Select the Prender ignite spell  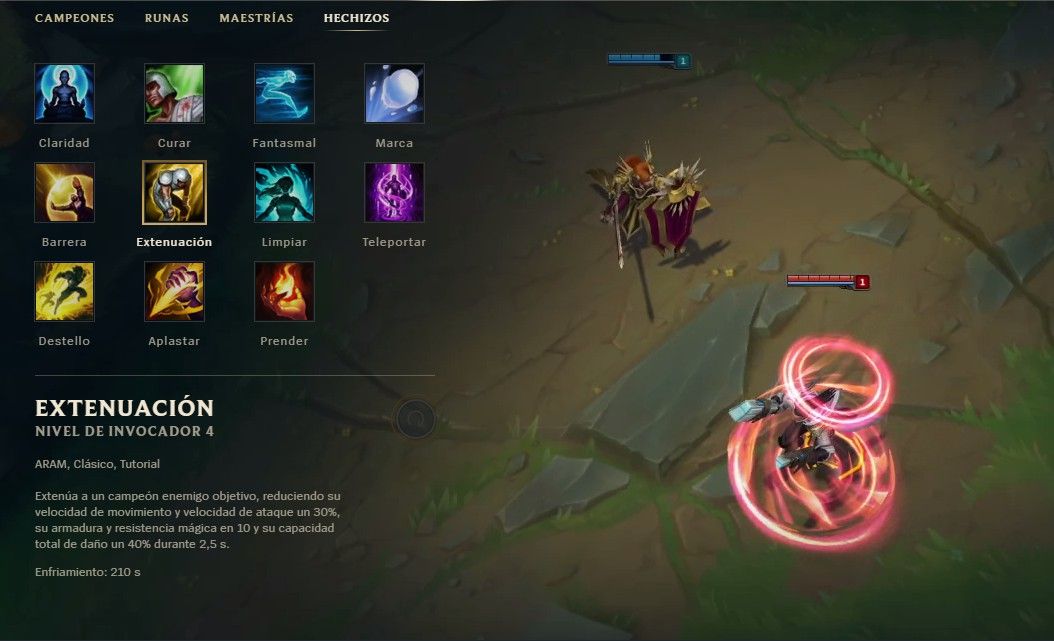click(x=284, y=292)
